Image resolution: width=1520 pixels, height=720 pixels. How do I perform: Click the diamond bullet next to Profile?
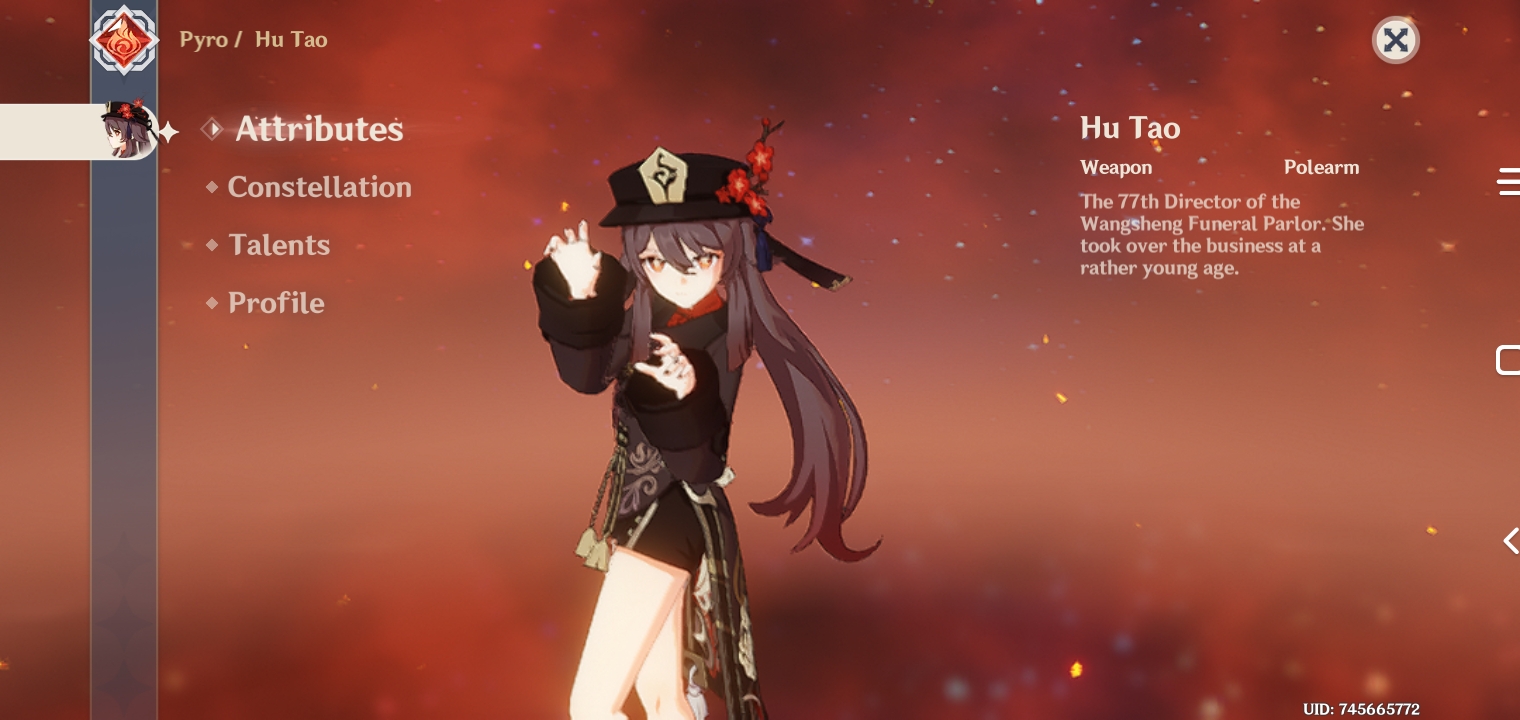pyautogui.click(x=211, y=302)
